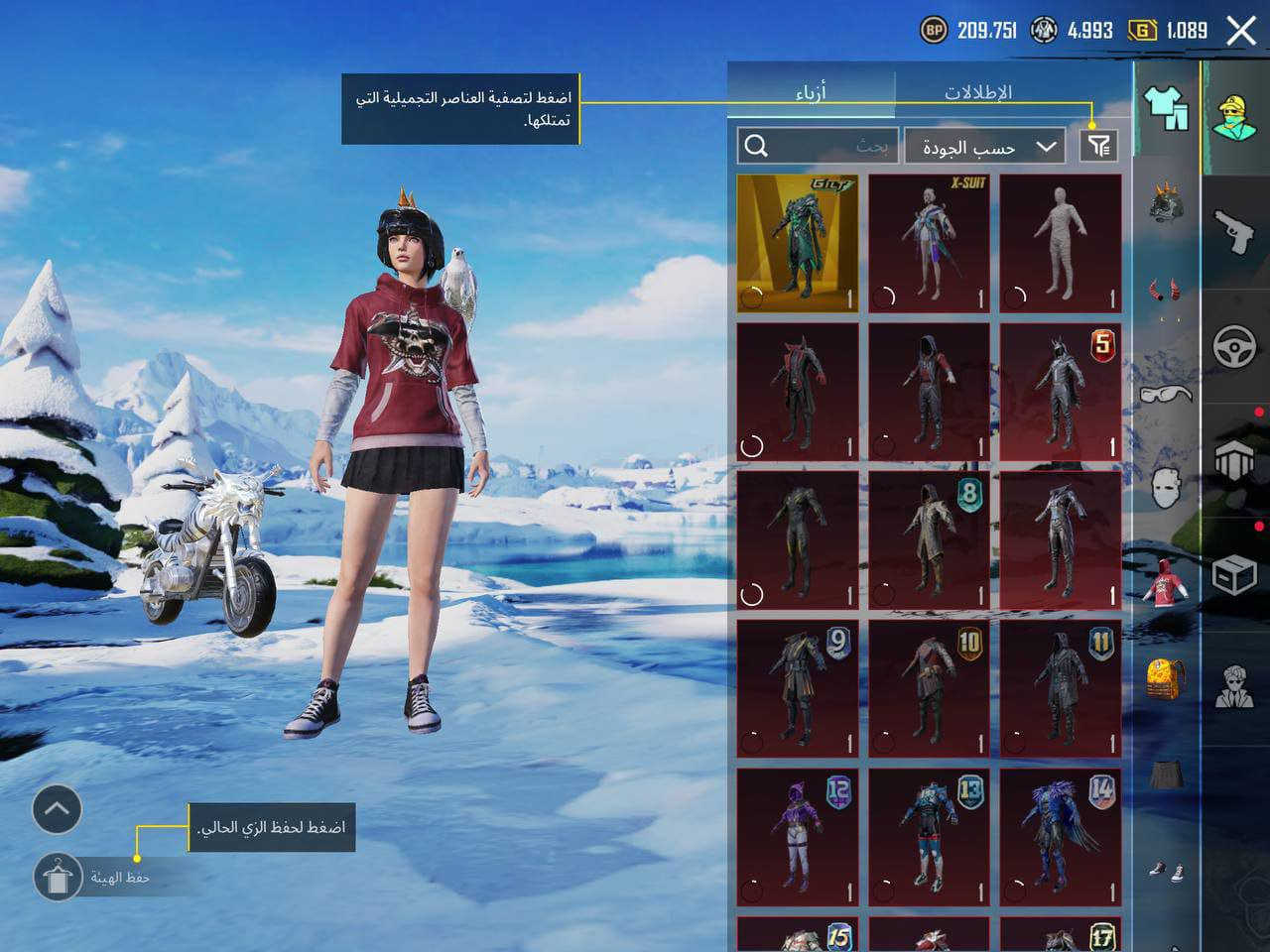1270x952 pixels.
Task: Select the golden GIFT outfit thumbnail
Action: [797, 241]
